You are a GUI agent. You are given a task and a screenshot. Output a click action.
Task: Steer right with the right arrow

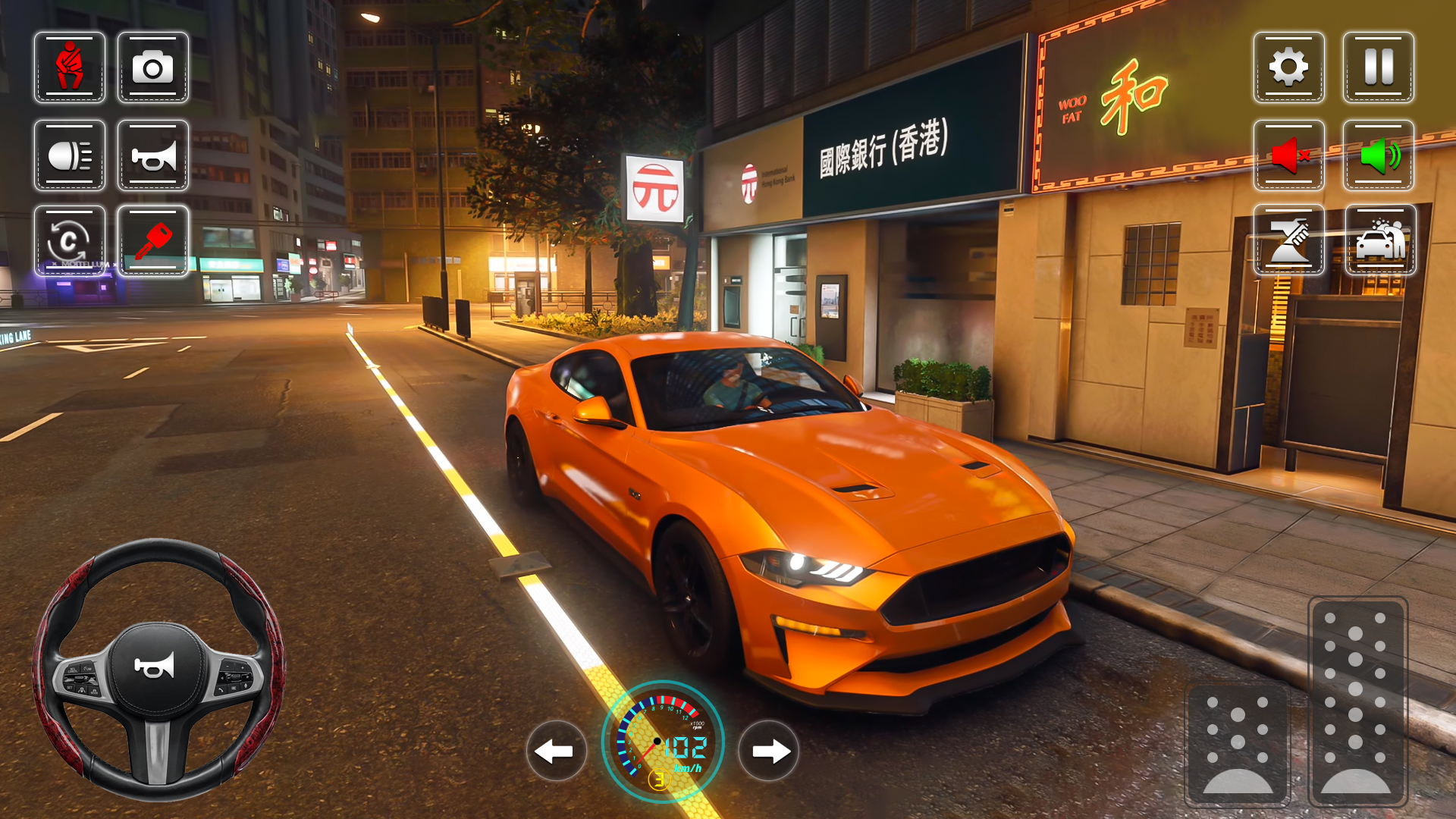click(x=769, y=752)
